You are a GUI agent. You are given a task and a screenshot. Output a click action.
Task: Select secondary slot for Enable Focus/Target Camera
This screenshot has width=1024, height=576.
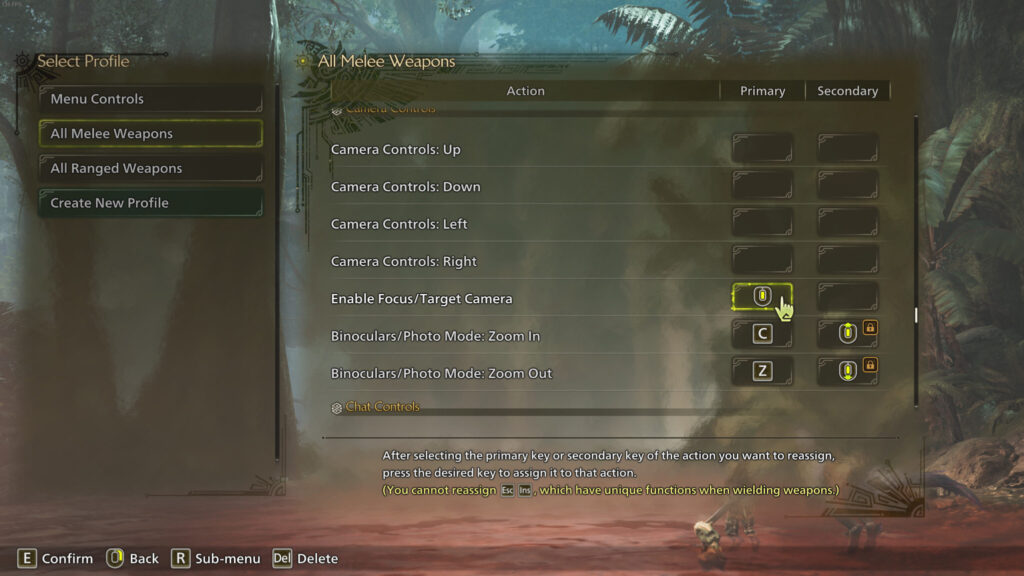click(847, 298)
